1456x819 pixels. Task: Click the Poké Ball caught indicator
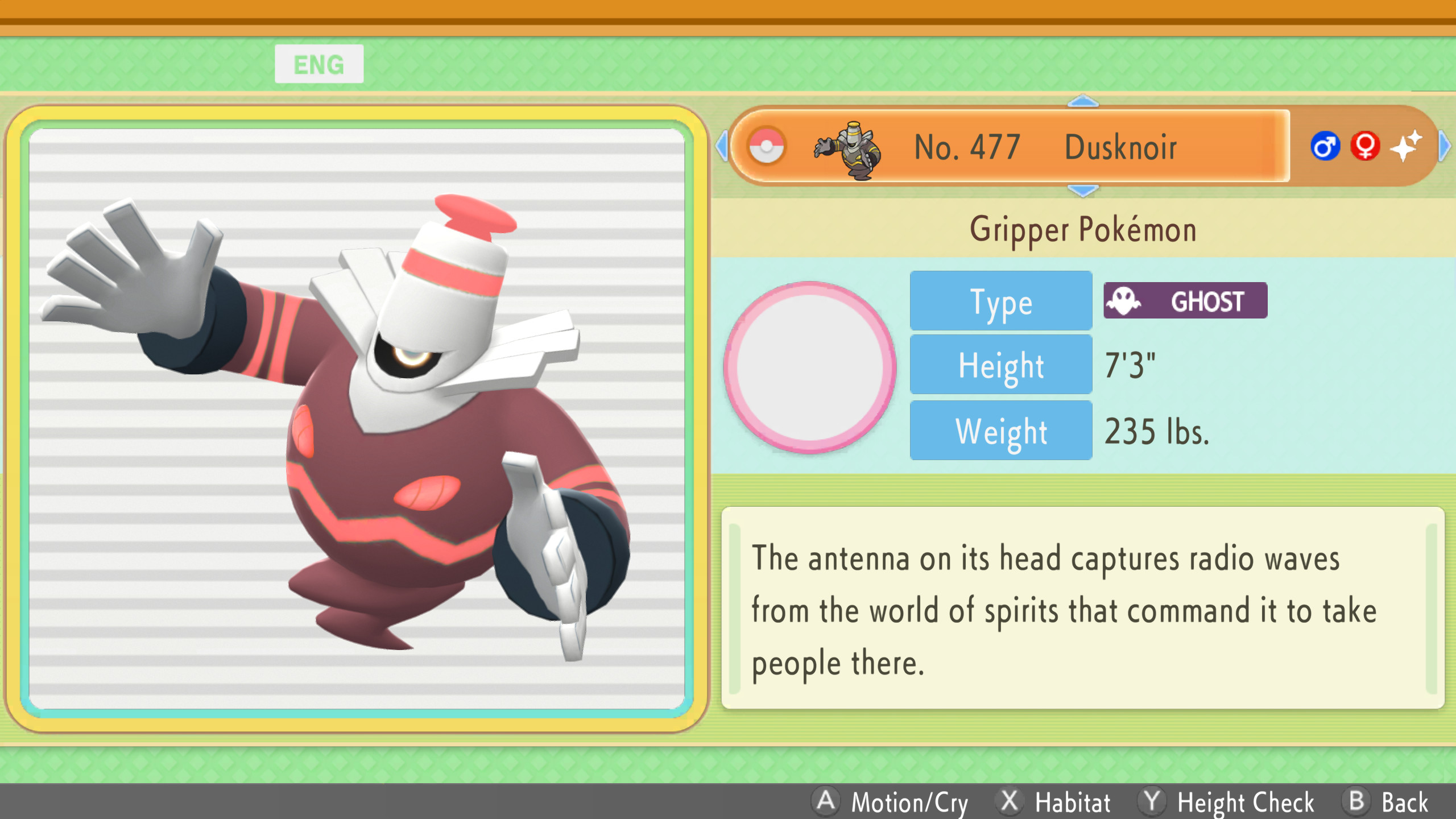[767, 147]
